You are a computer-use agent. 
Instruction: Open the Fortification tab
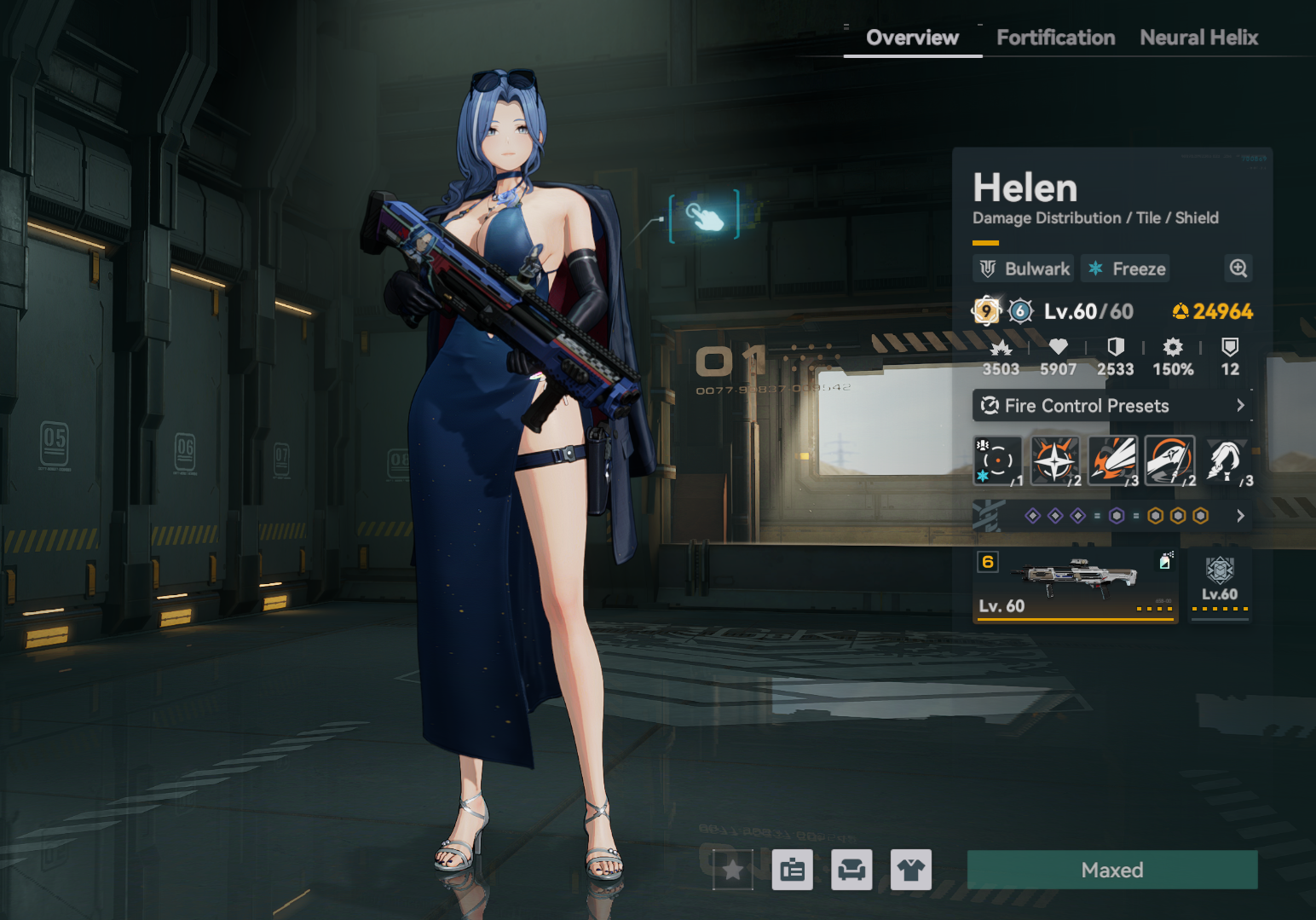point(1055,38)
